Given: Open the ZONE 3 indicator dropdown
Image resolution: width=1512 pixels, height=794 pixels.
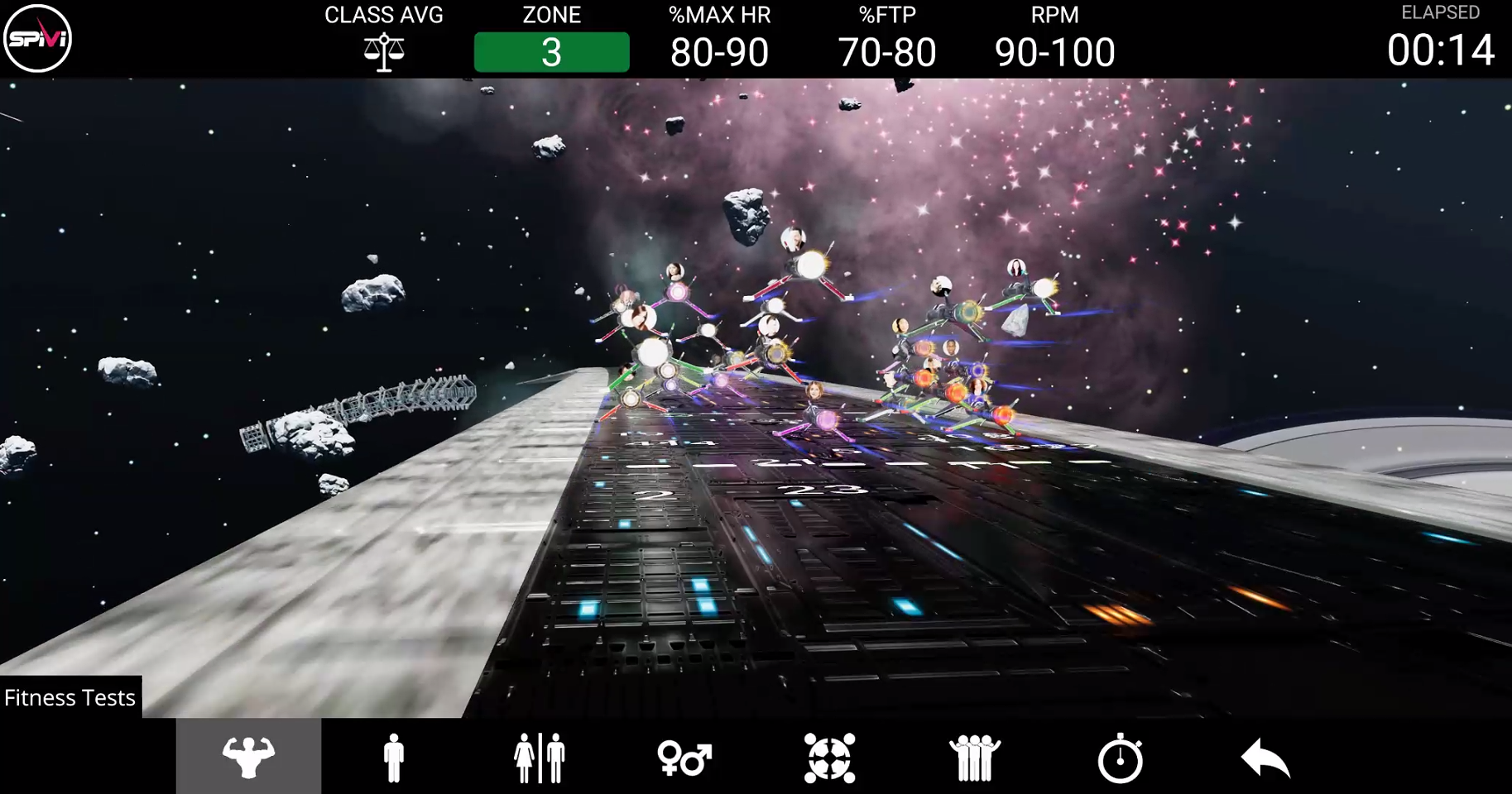Looking at the screenshot, I should click(x=551, y=51).
